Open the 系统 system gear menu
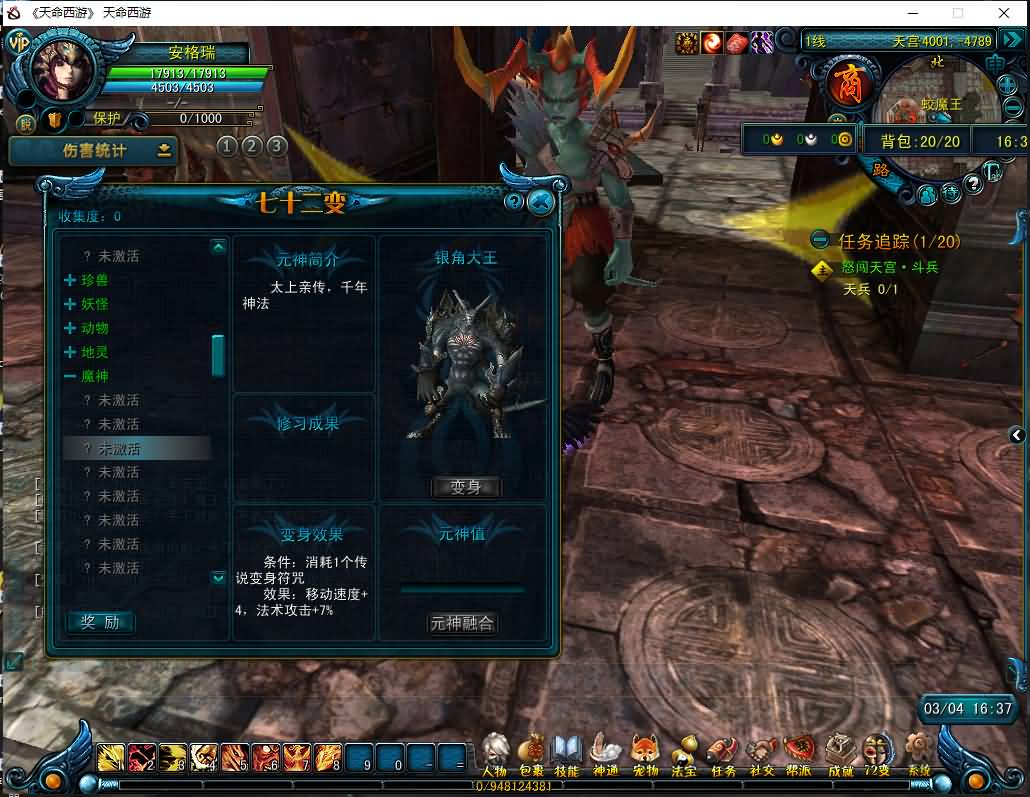Image resolution: width=1030 pixels, height=797 pixels. pos(917,755)
